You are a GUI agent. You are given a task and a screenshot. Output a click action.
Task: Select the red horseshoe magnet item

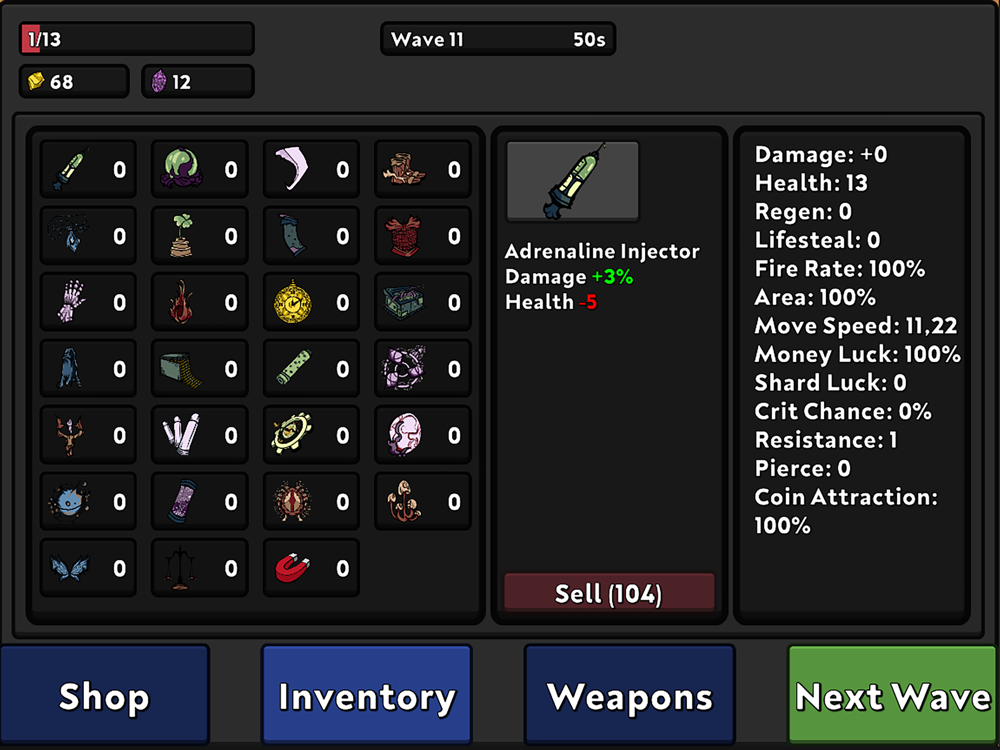(x=311, y=568)
